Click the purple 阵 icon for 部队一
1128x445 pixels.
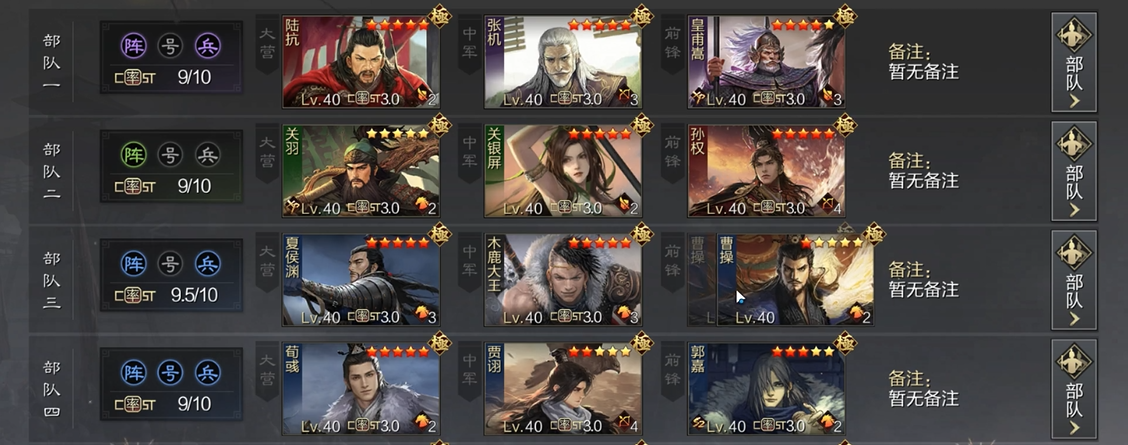[x=133, y=46]
